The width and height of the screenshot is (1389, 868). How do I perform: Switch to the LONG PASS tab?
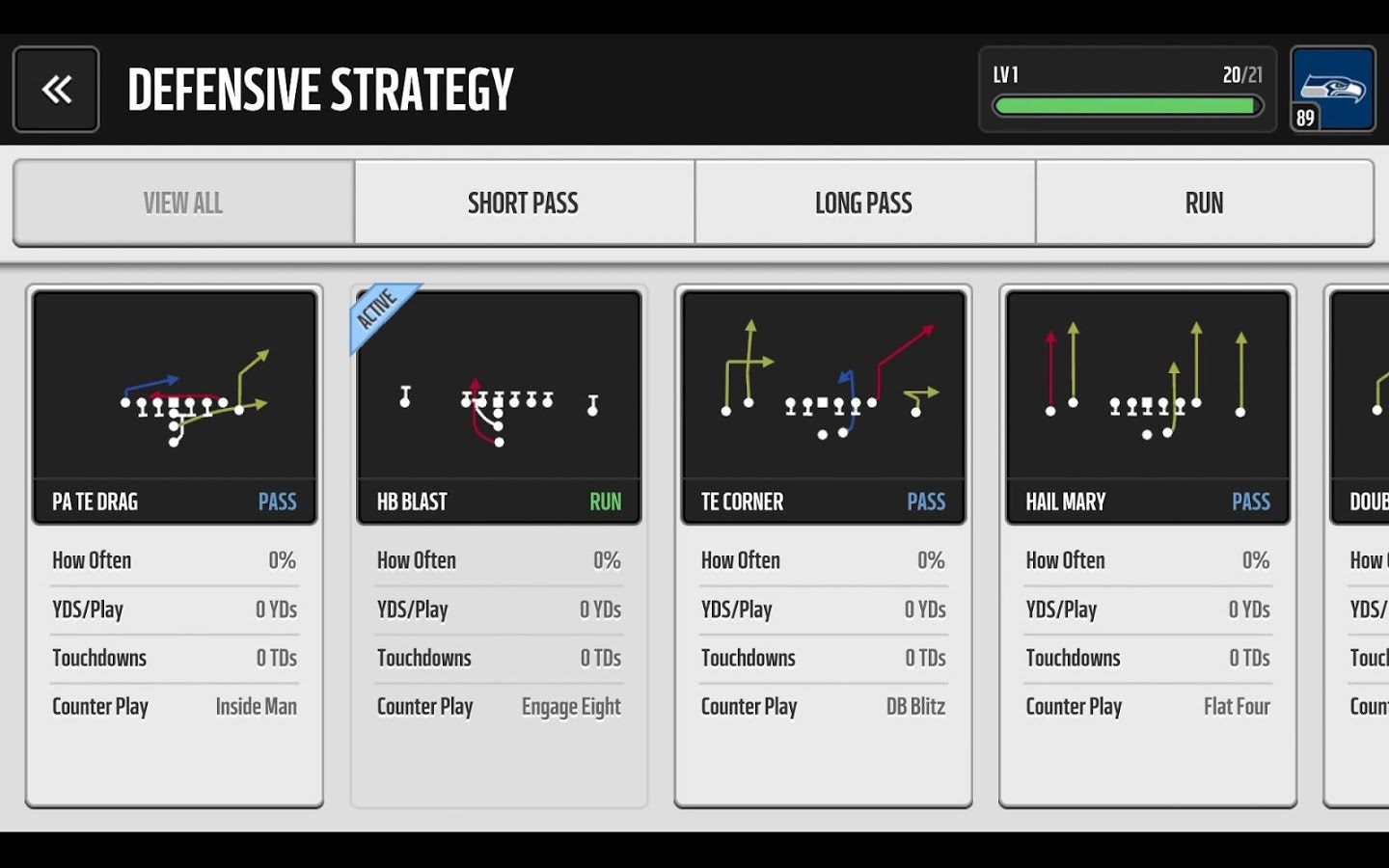click(863, 203)
